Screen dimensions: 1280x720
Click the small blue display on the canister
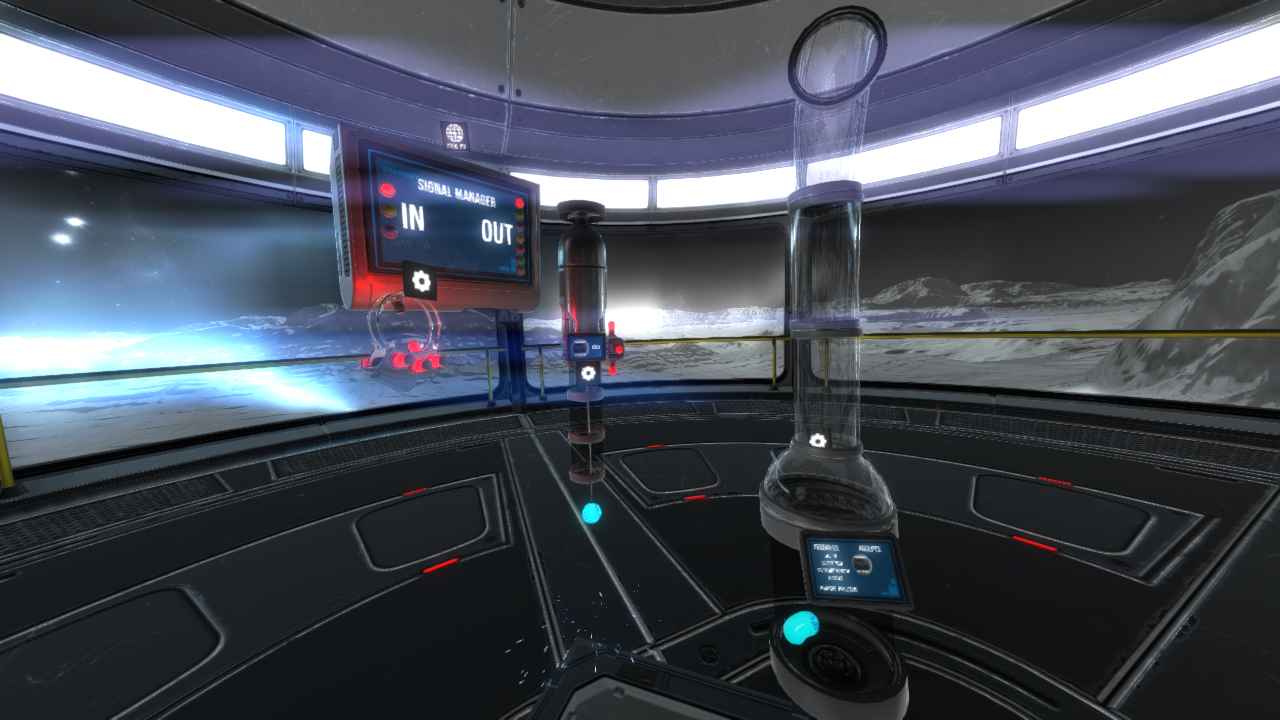(x=585, y=347)
